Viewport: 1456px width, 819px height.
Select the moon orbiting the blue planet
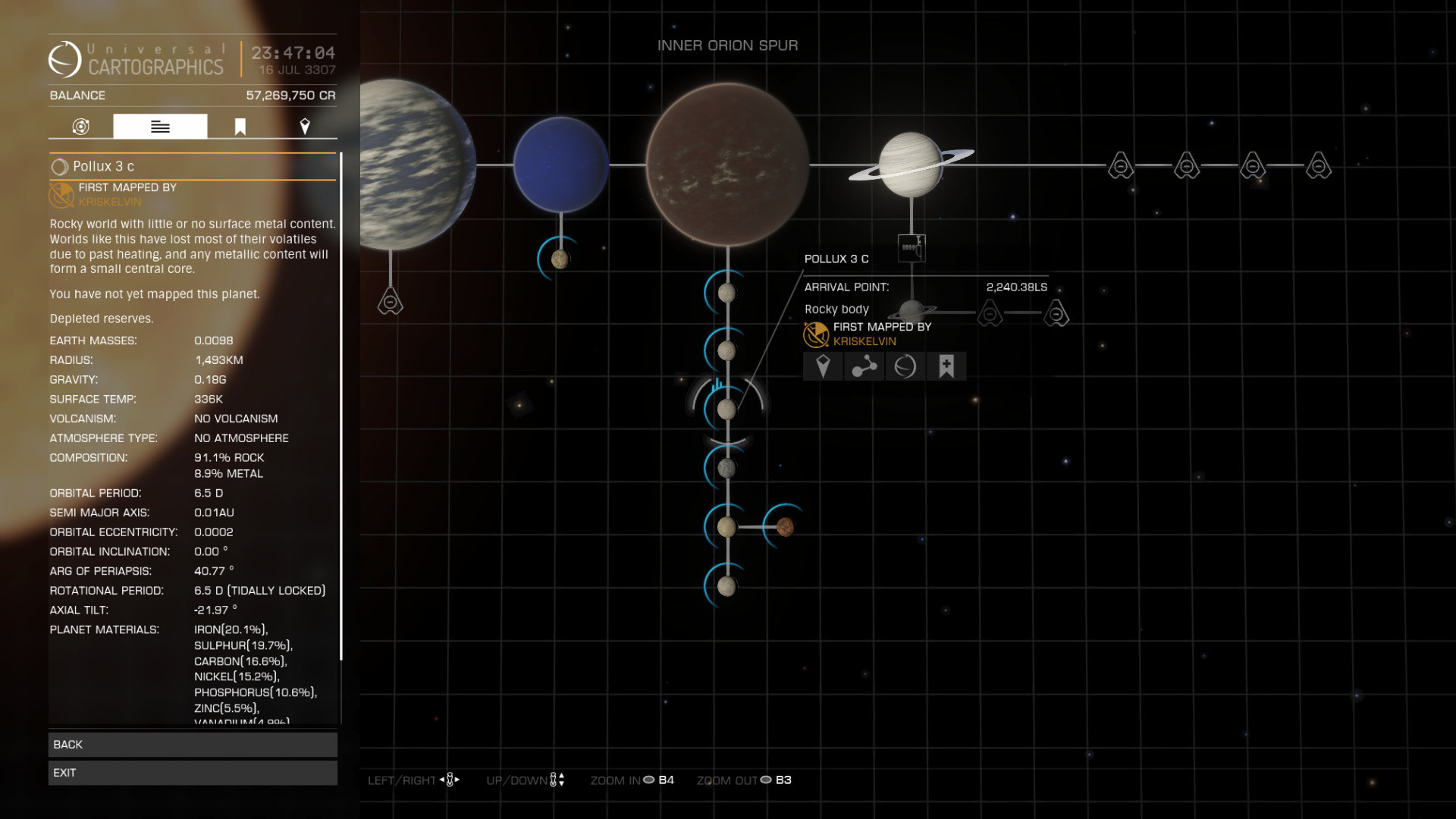point(560,259)
